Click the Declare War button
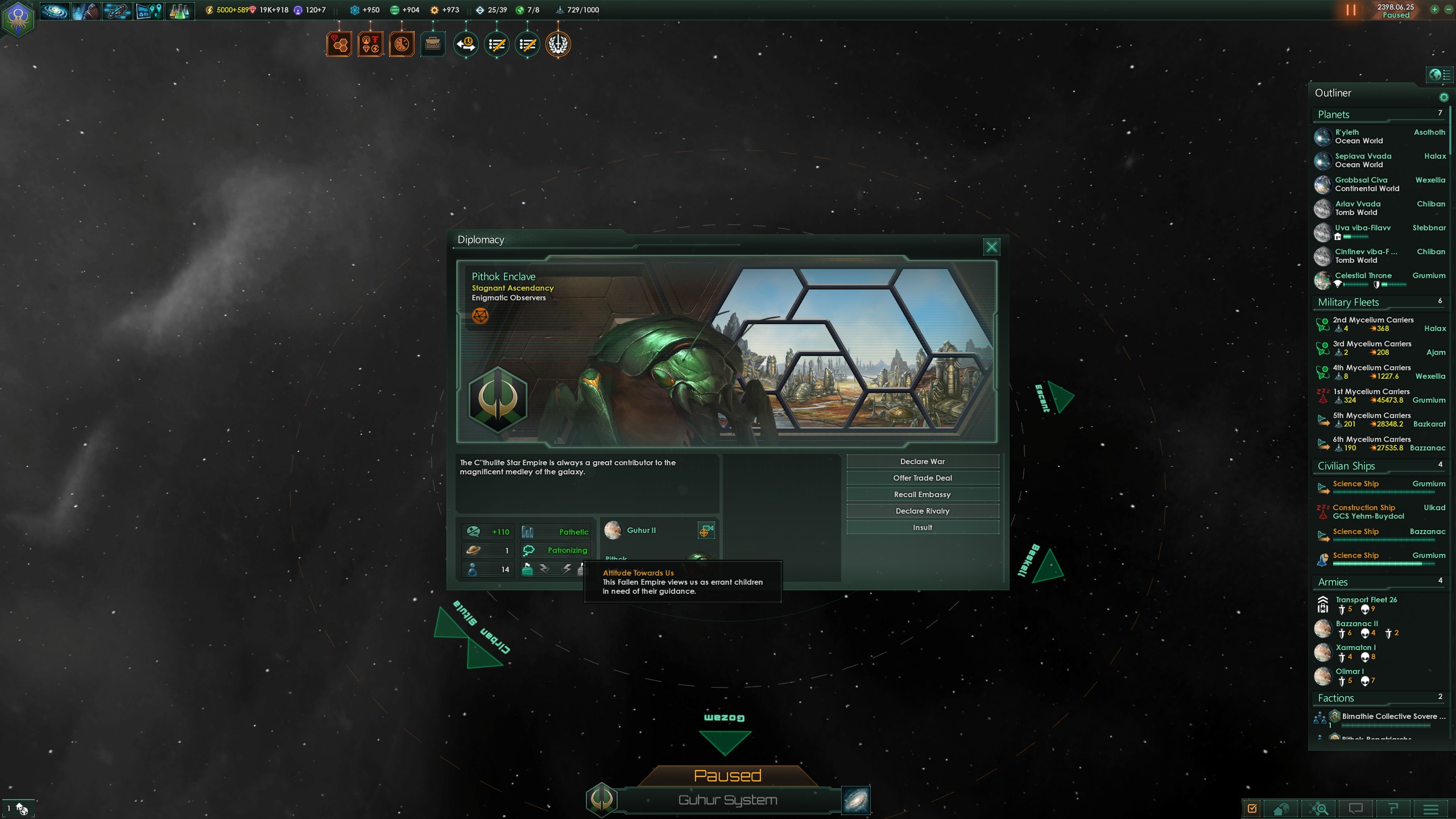This screenshot has height=819, width=1456. pyautogui.click(x=923, y=461)
